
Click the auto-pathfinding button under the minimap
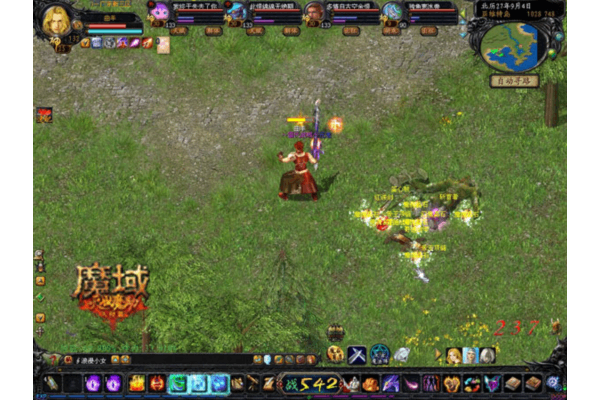[x=514, y=81]
